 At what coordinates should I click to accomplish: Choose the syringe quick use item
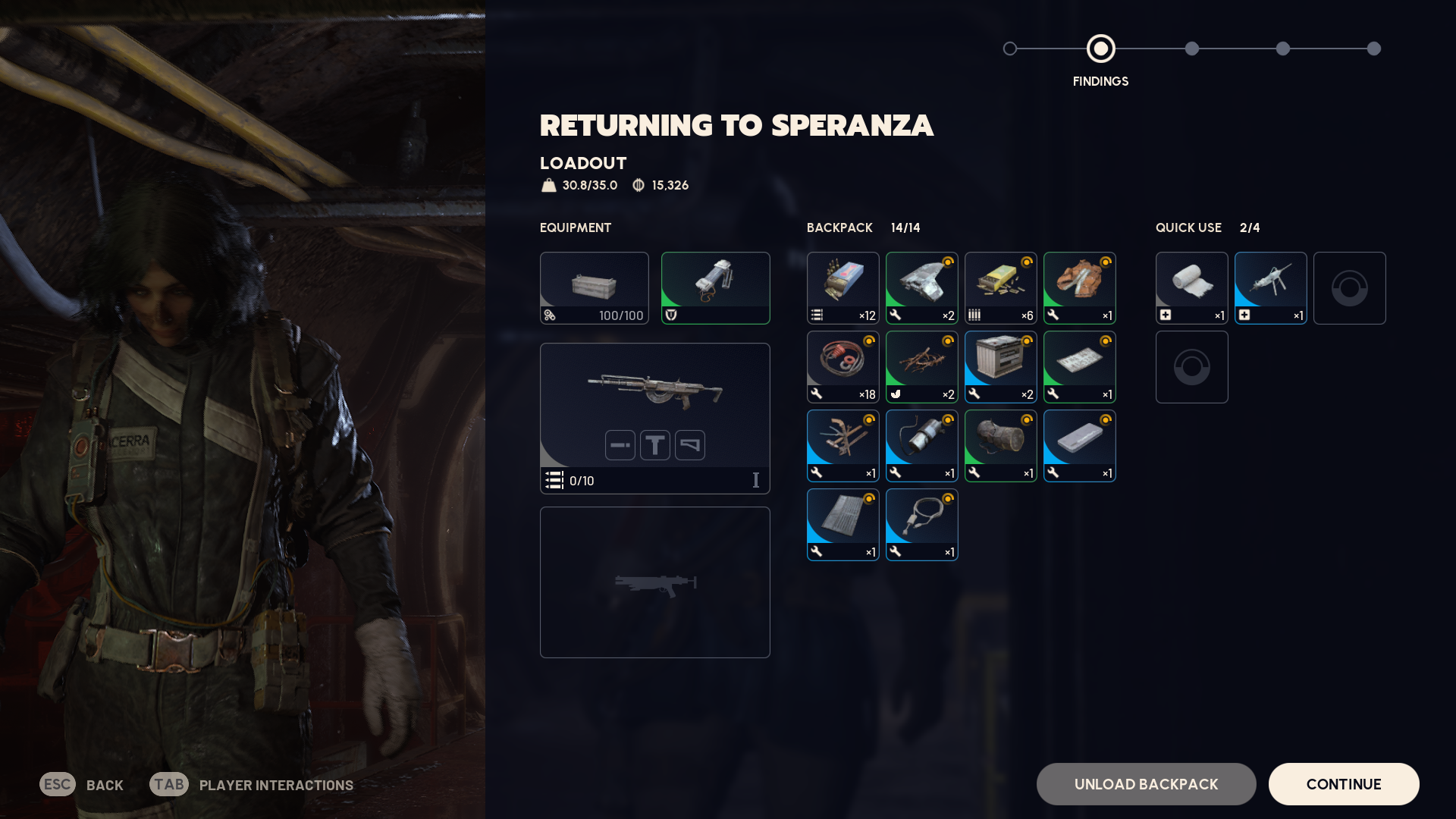pos(1270,288)
